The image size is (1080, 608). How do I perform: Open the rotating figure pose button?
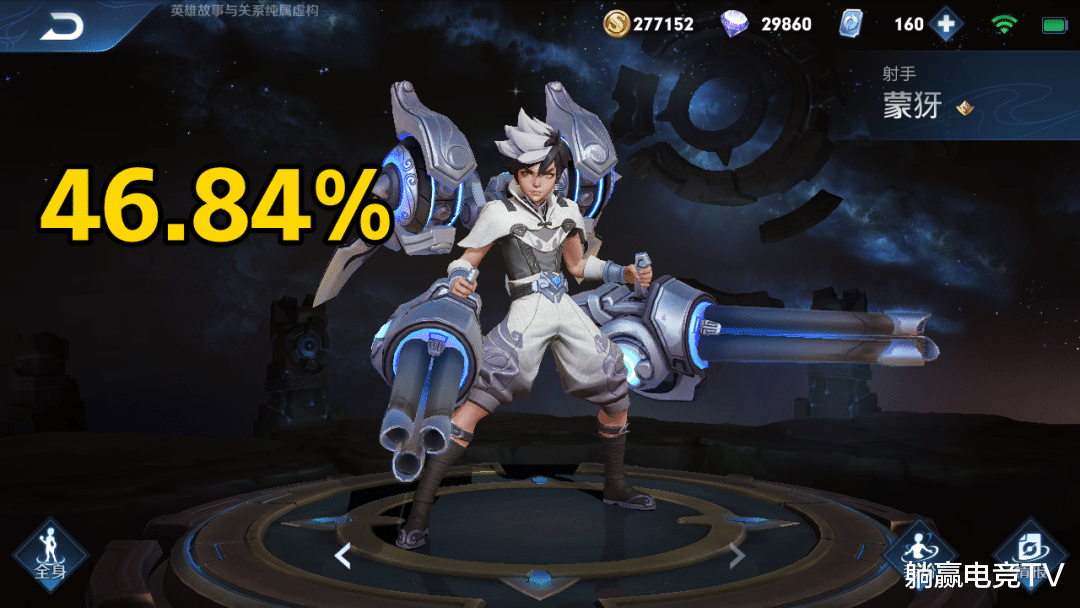click(920, 550)
